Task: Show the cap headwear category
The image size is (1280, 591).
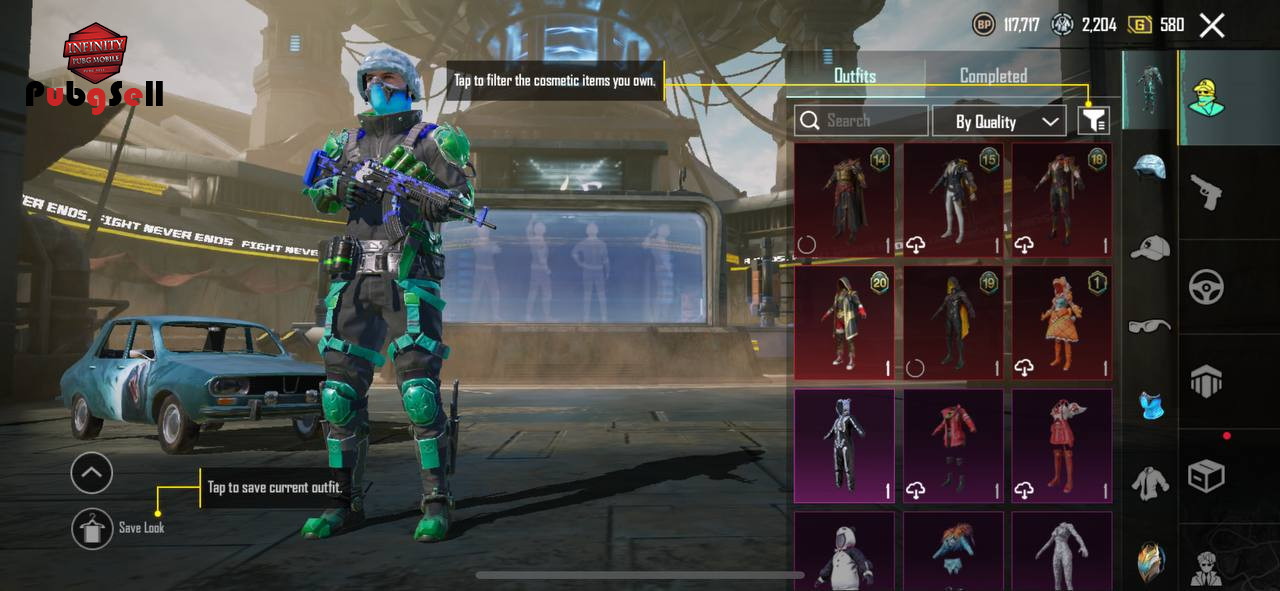Action: tap(1150, 247)
